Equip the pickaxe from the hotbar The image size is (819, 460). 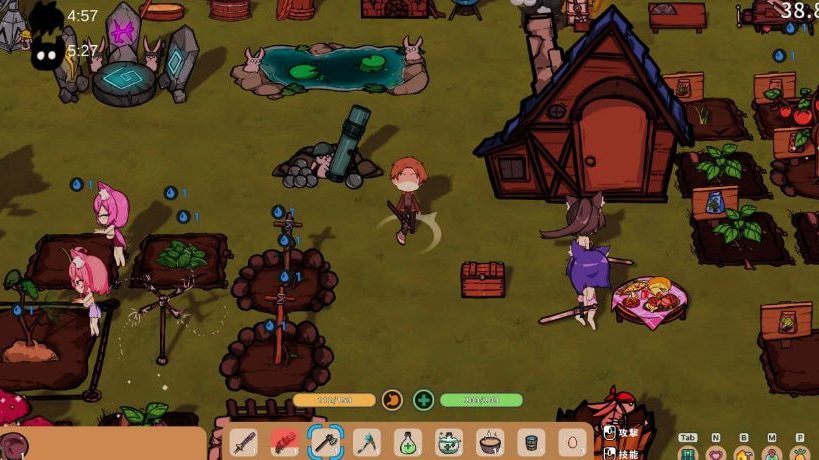367,441
